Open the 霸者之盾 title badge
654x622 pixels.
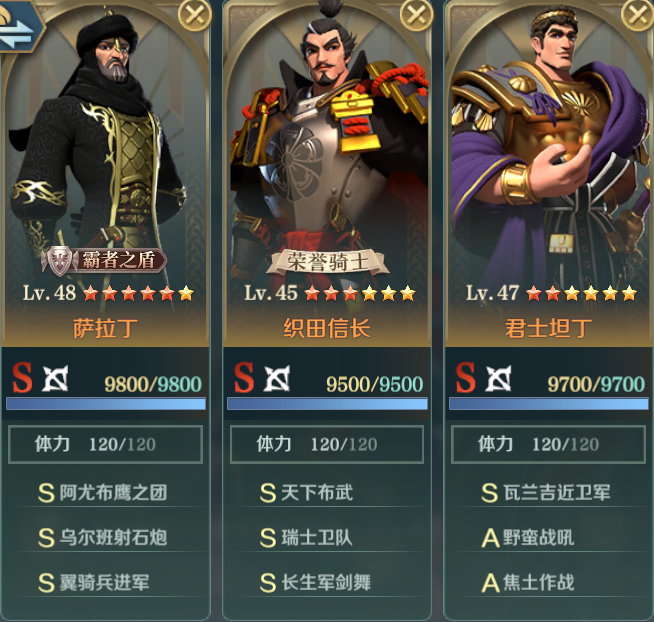click(104, 261)
